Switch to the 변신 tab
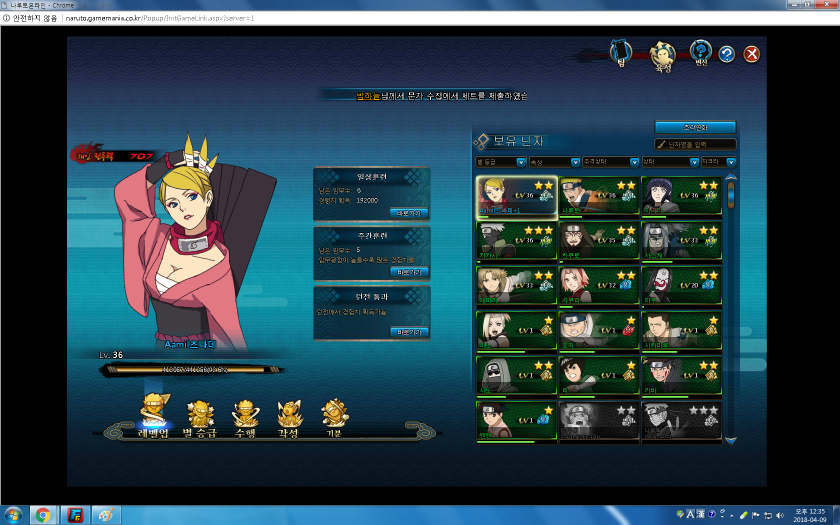This screenshot has height=525, width=840. (x=701, y=52)
